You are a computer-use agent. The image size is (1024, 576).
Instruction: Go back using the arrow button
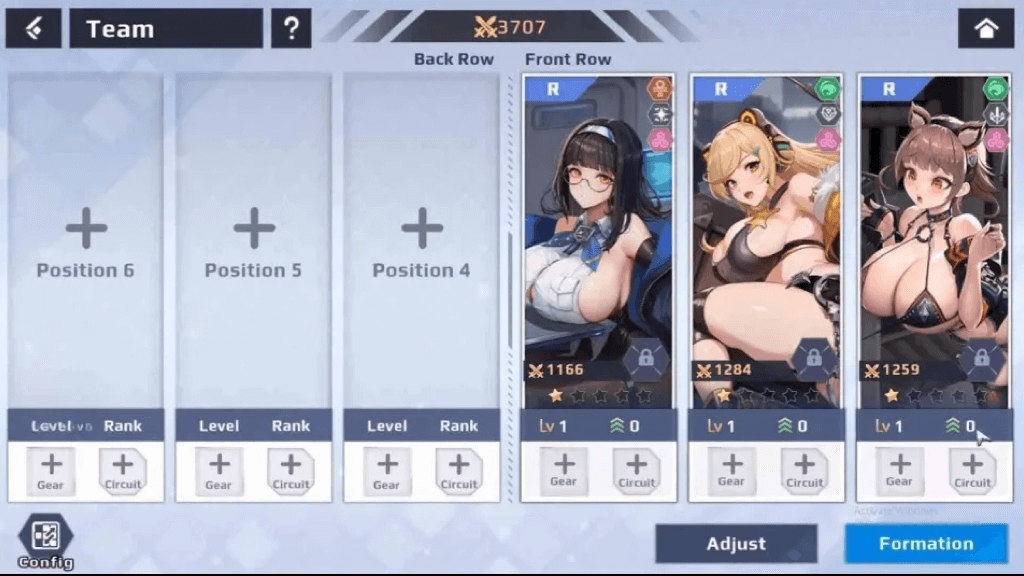(x=34, y=29)
